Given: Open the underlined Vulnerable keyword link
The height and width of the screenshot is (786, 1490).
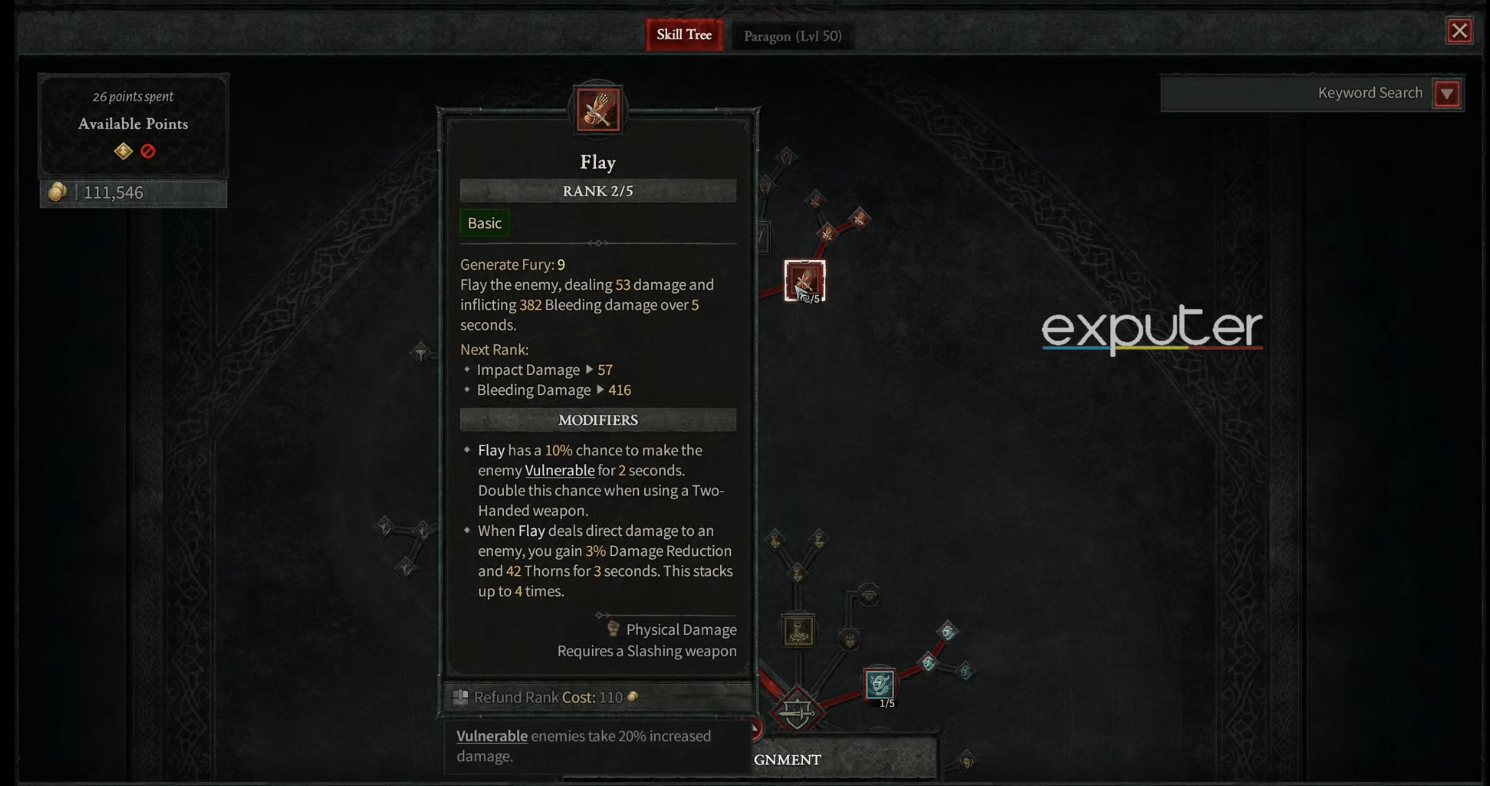Looking at the screenshot, I should tap(560, 470).
